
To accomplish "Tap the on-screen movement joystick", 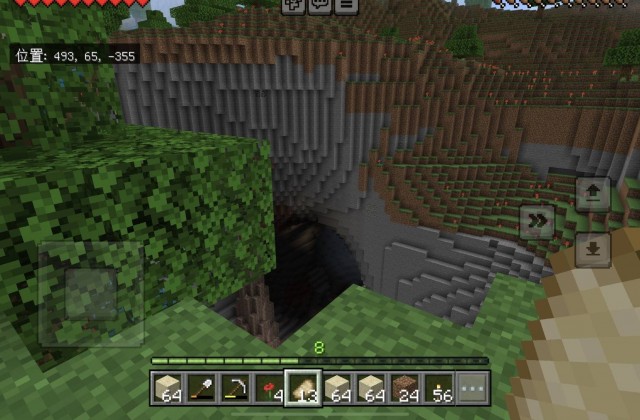I will (91, 292).
